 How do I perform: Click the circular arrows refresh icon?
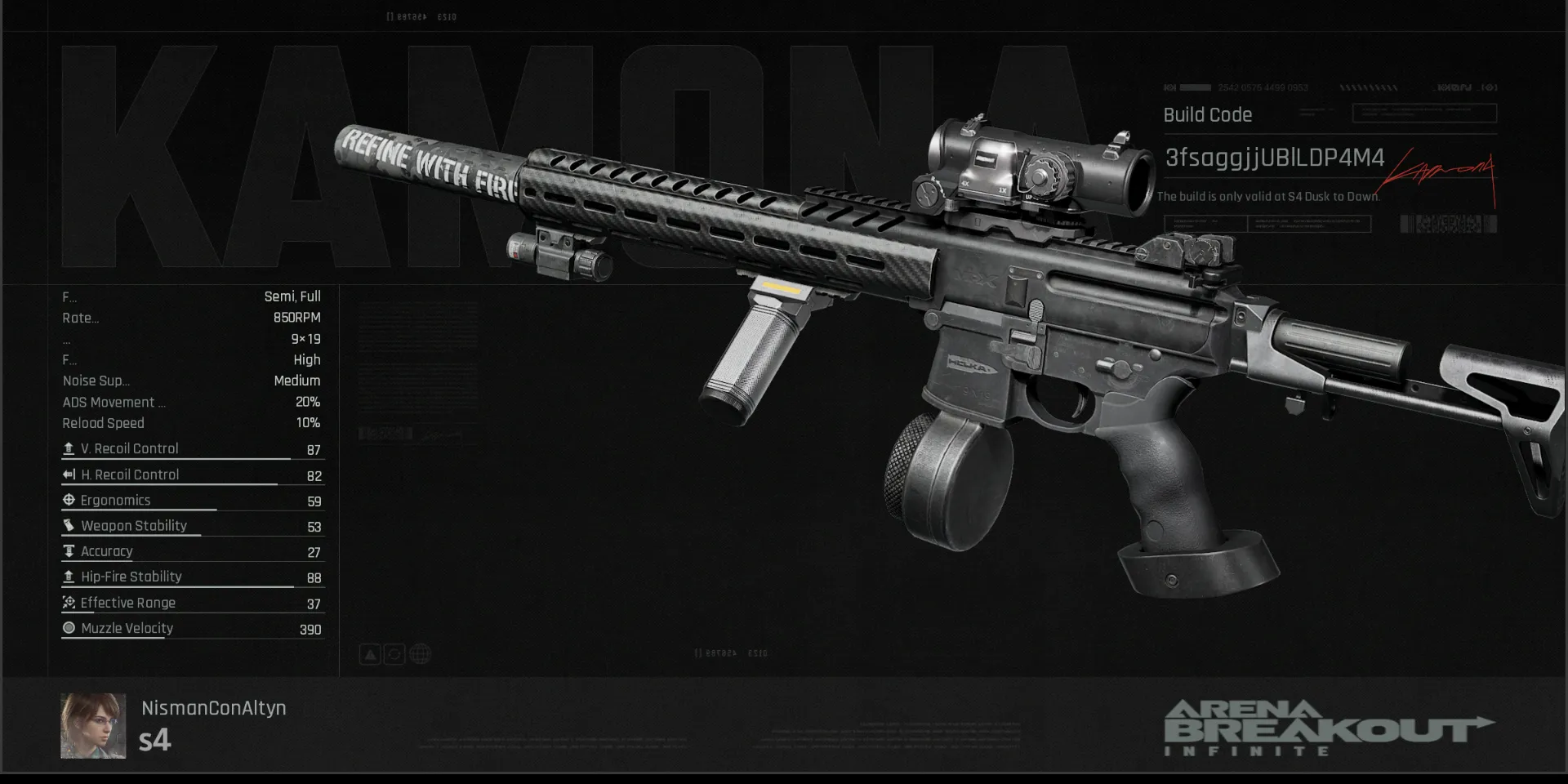(x=394, y=654)
